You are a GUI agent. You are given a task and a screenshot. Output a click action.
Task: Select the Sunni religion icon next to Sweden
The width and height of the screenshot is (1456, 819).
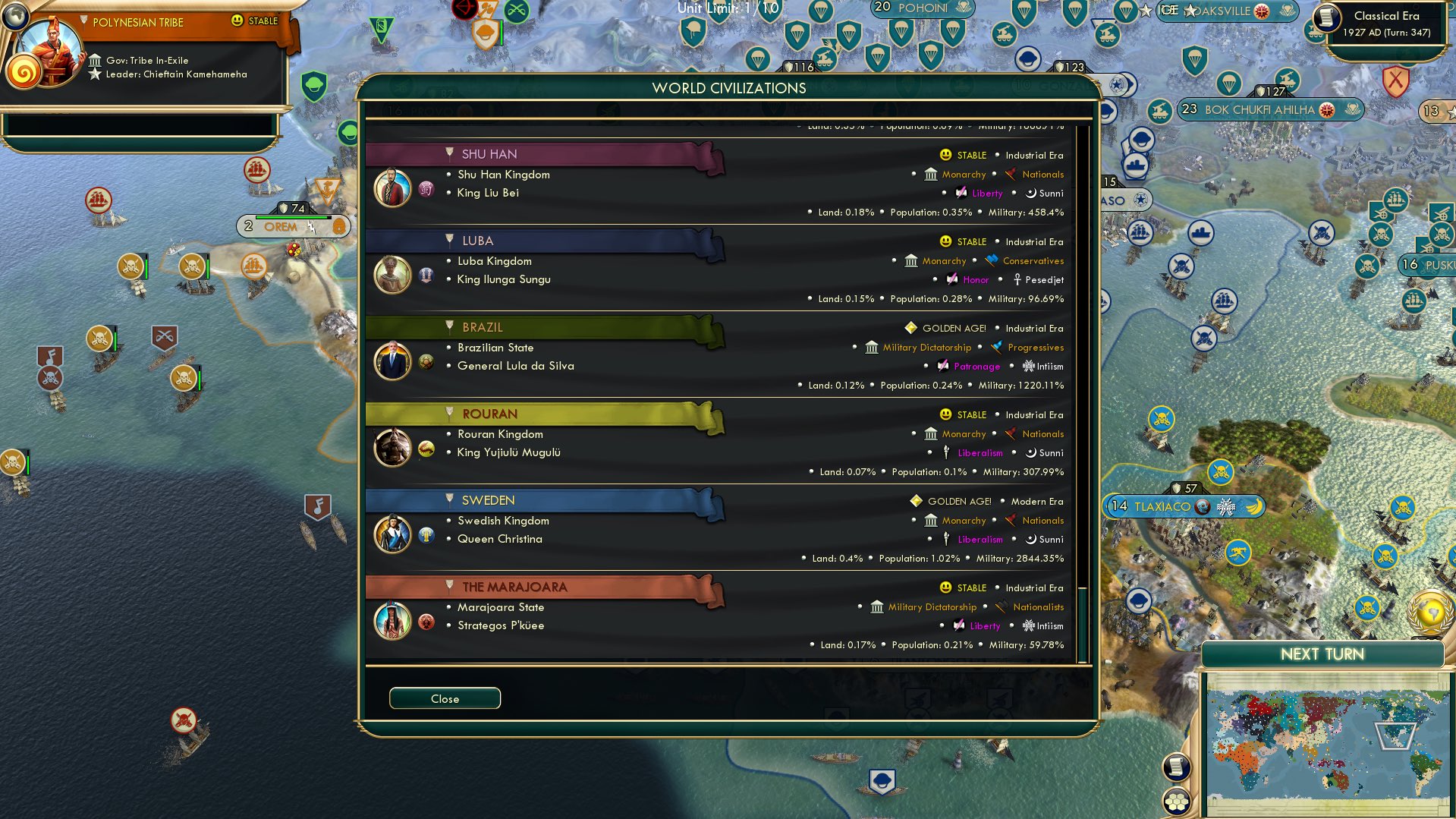(x=1030, y=539)
